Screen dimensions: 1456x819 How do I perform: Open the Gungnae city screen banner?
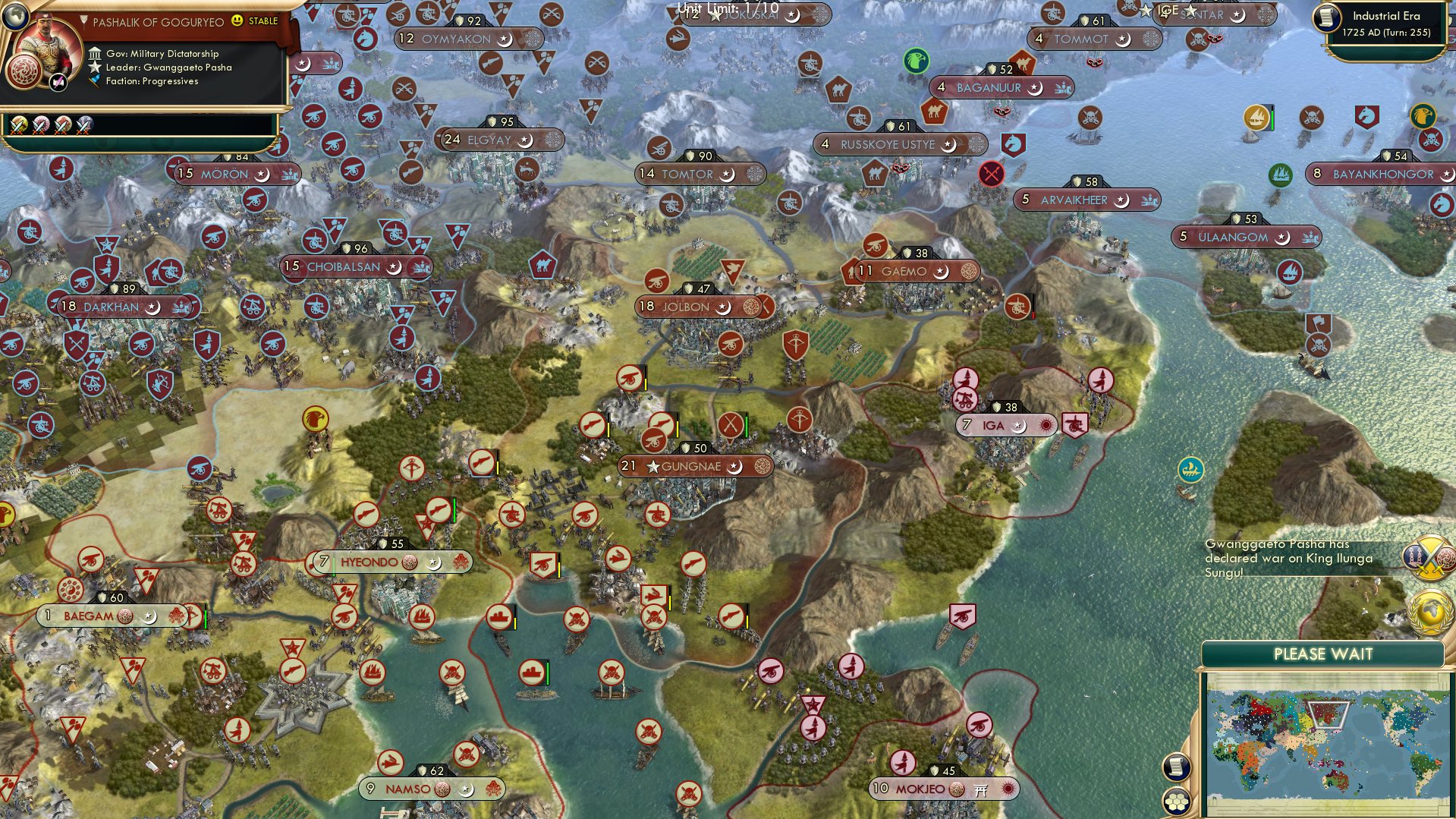click(694, 467)
